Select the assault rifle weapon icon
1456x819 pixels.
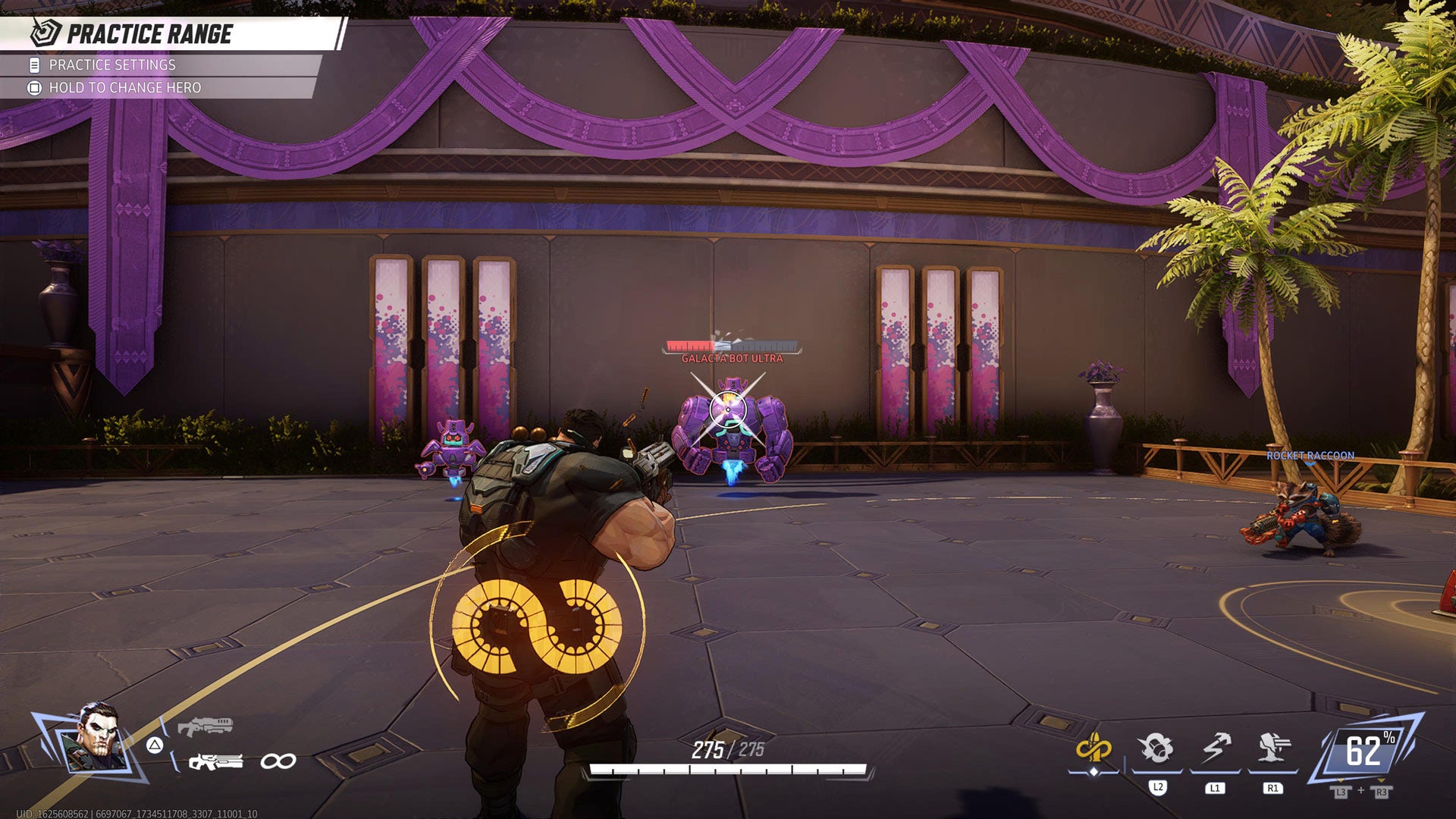click(x=216, y=761)
